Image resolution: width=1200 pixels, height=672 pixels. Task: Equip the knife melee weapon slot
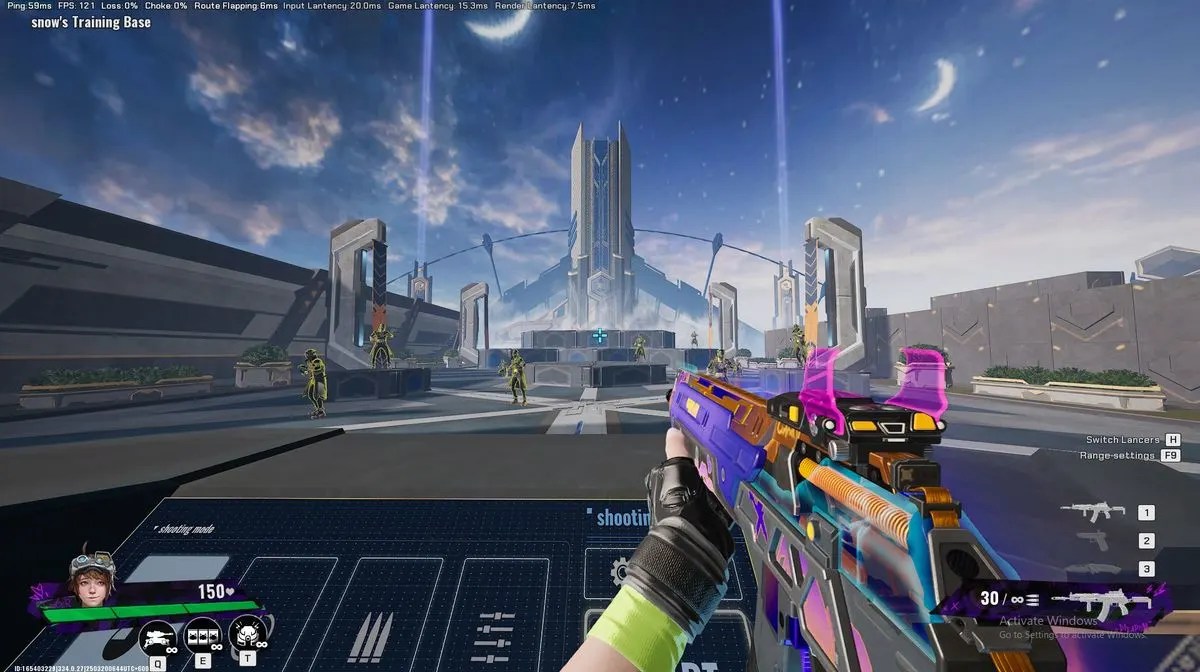point(1092,568)
